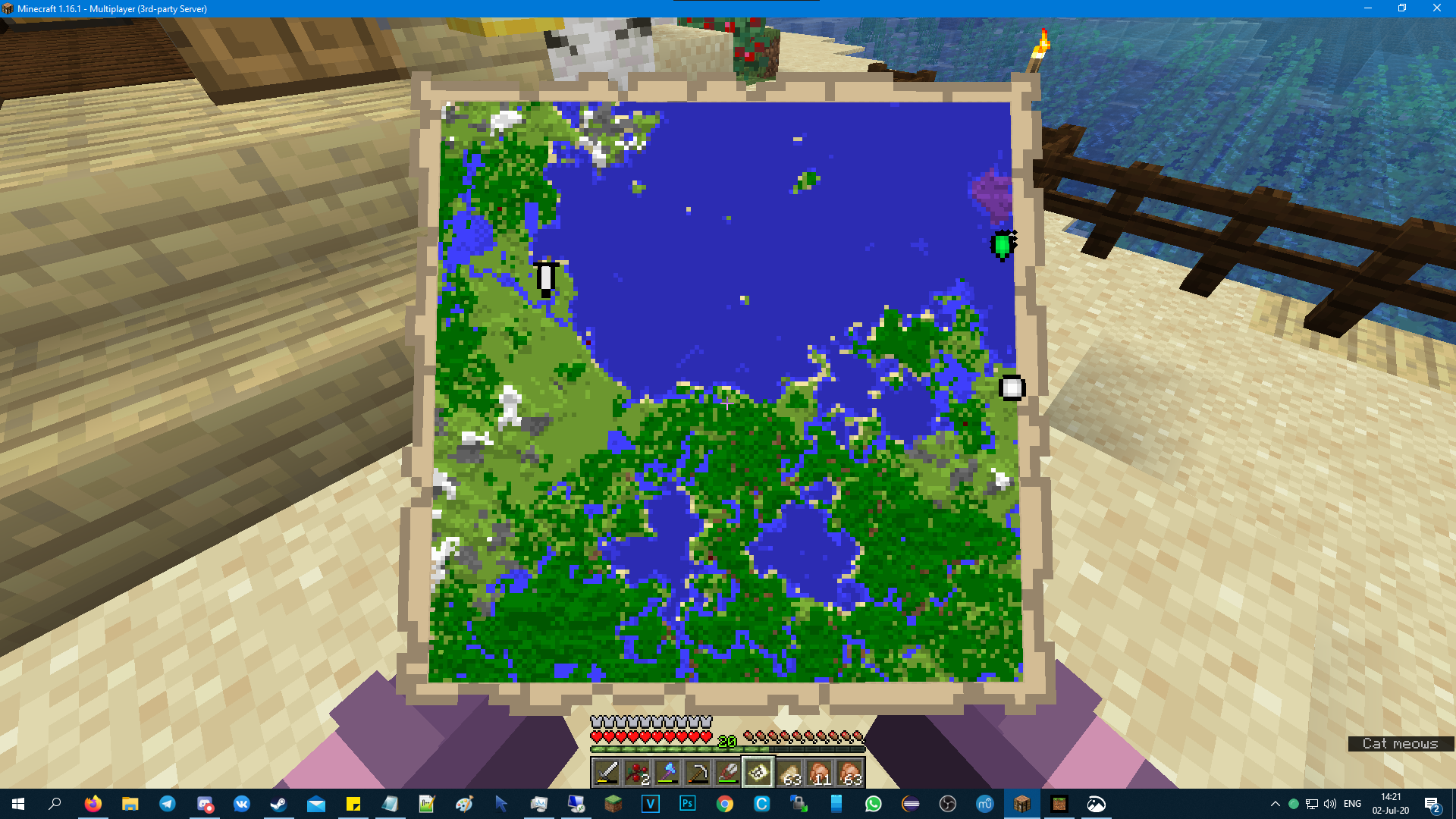This screenshot has width=1456, height=819.
Task: Open the volume control in the system tray
Action: tap(1329, 804)
